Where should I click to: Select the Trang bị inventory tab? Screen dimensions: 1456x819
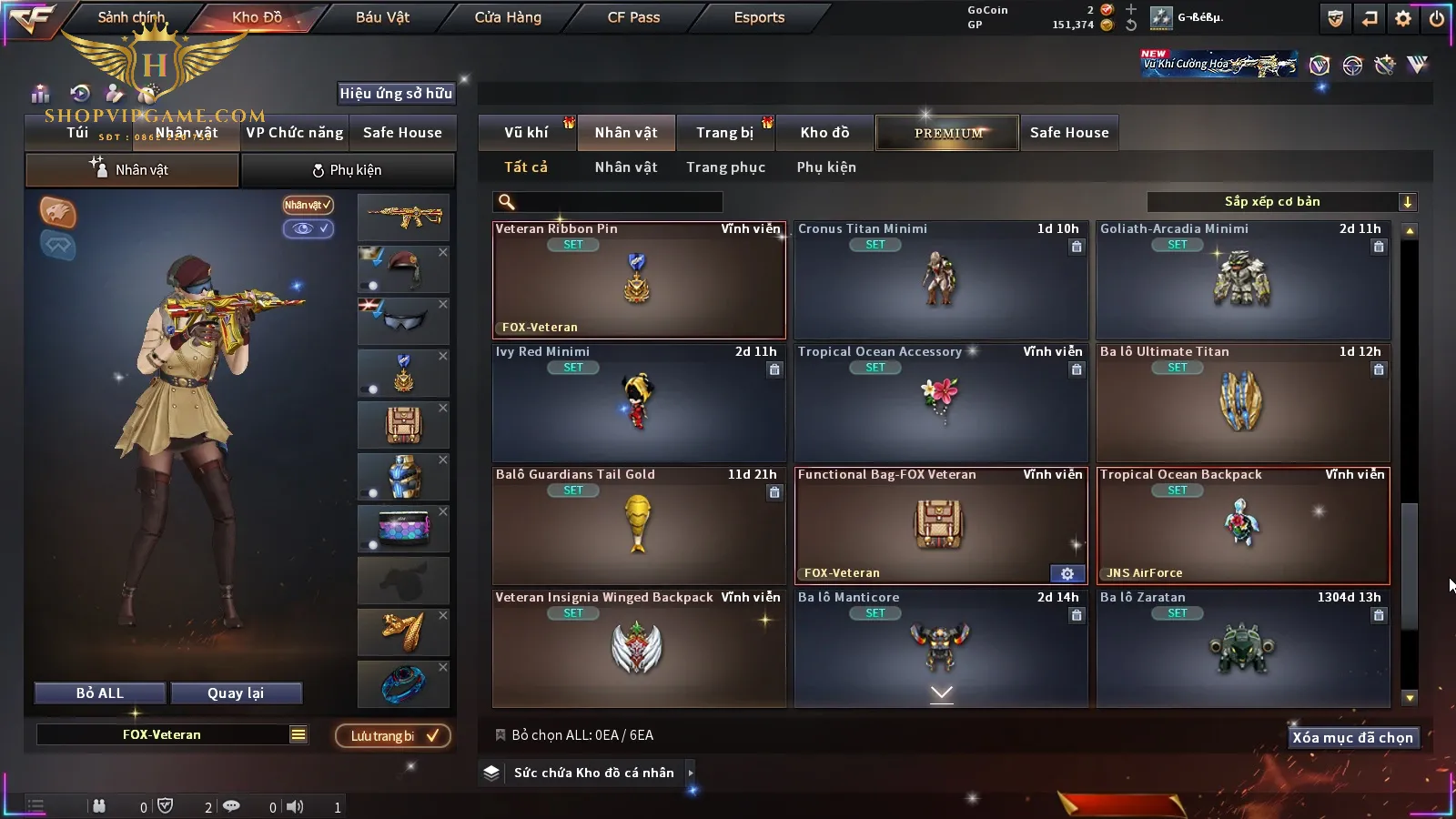(724, 133)
